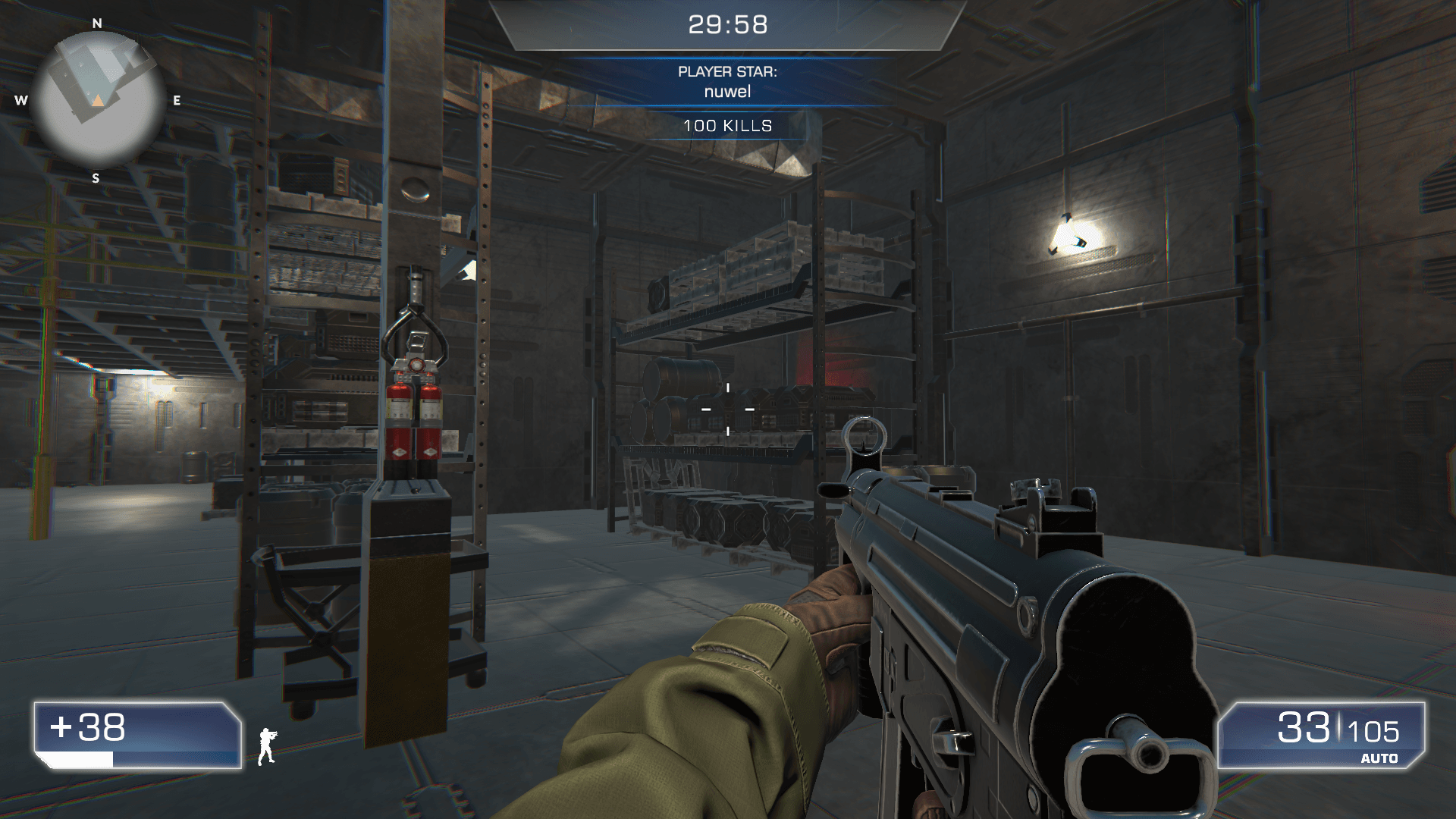
Task: Click the N marker on the compass
Action: pyautogui.click(x=96, y=24)
